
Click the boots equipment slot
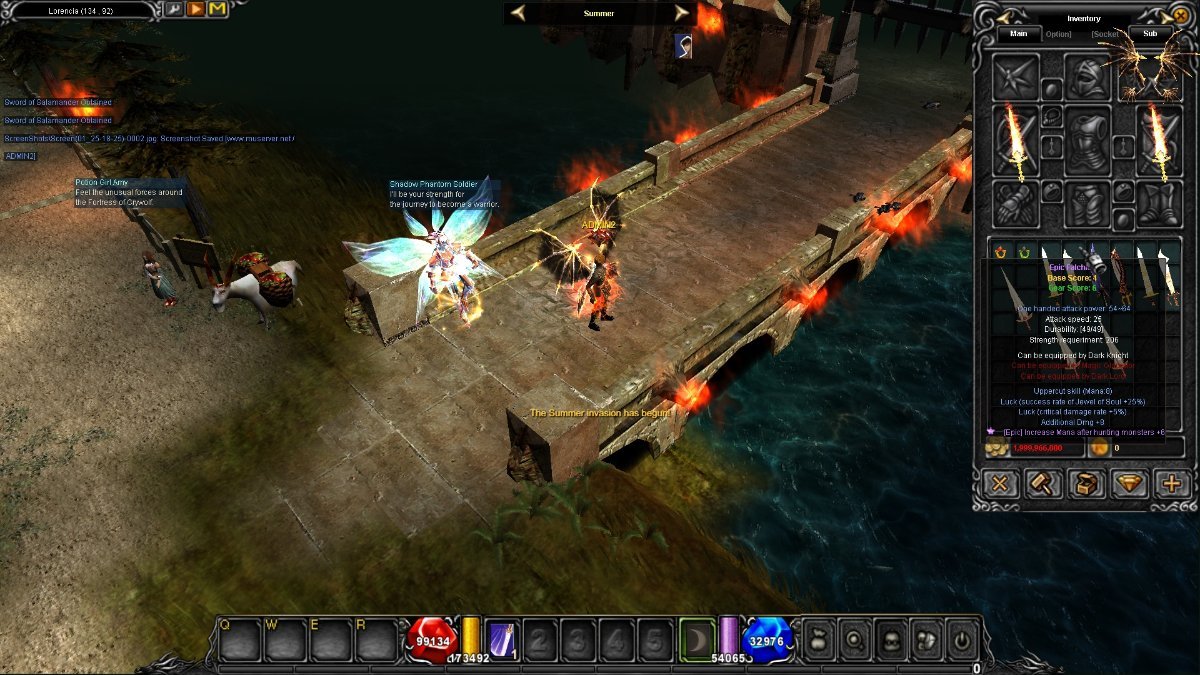coord(1159,203)
